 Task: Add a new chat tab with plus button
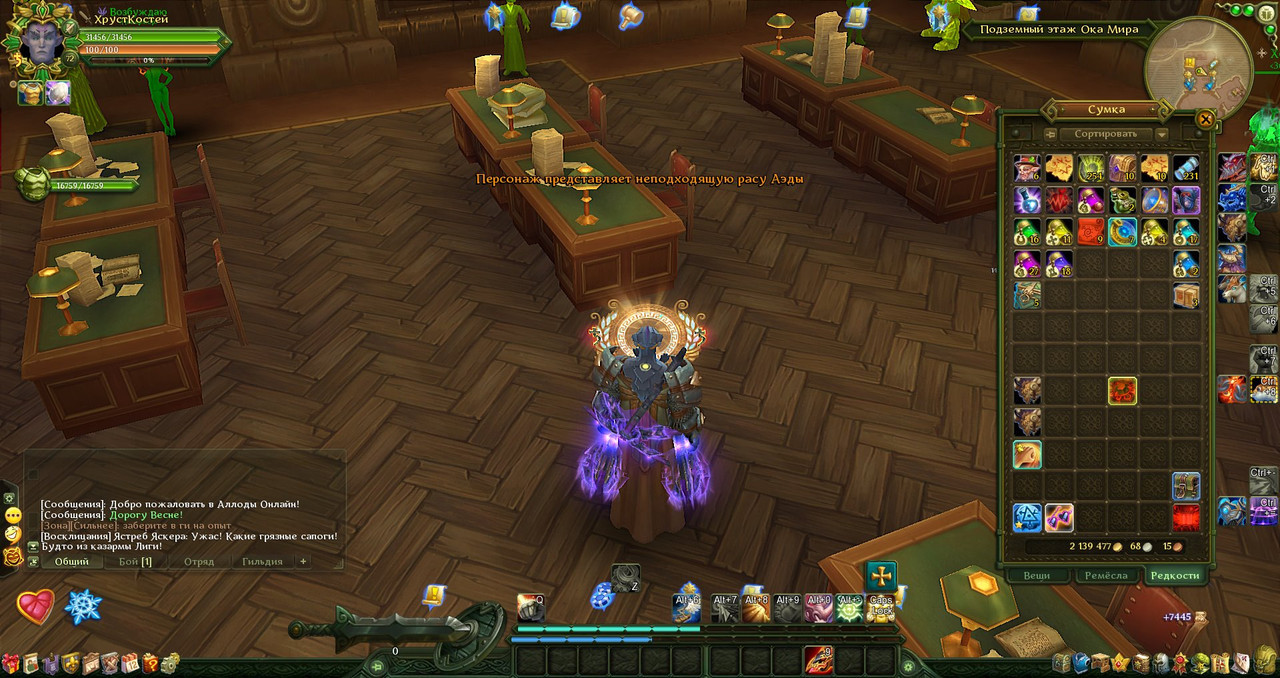[x=304, y=562]
